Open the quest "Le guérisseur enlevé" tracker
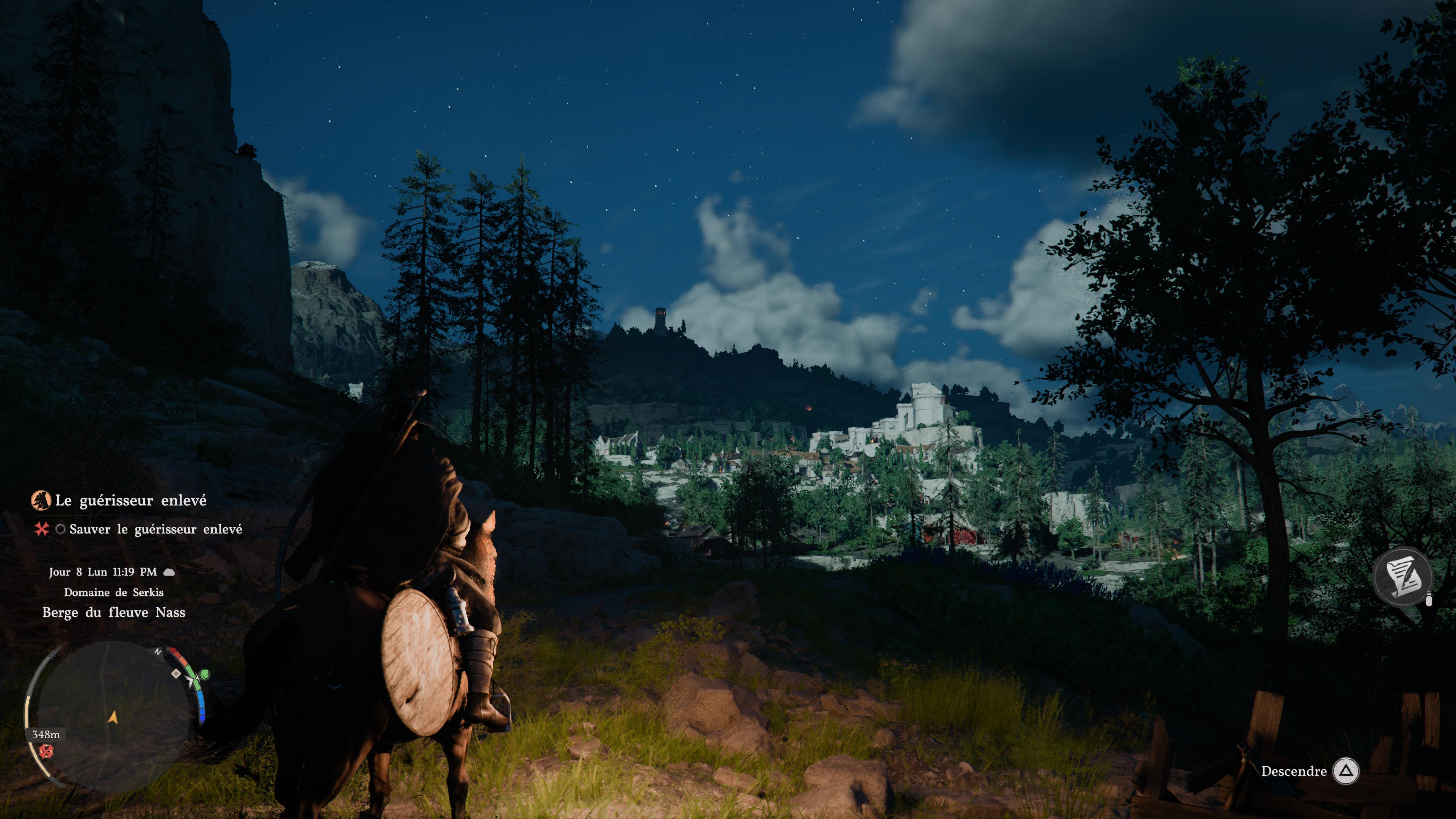The width and height of the screenshot is (1456, 819). (130, 500)
